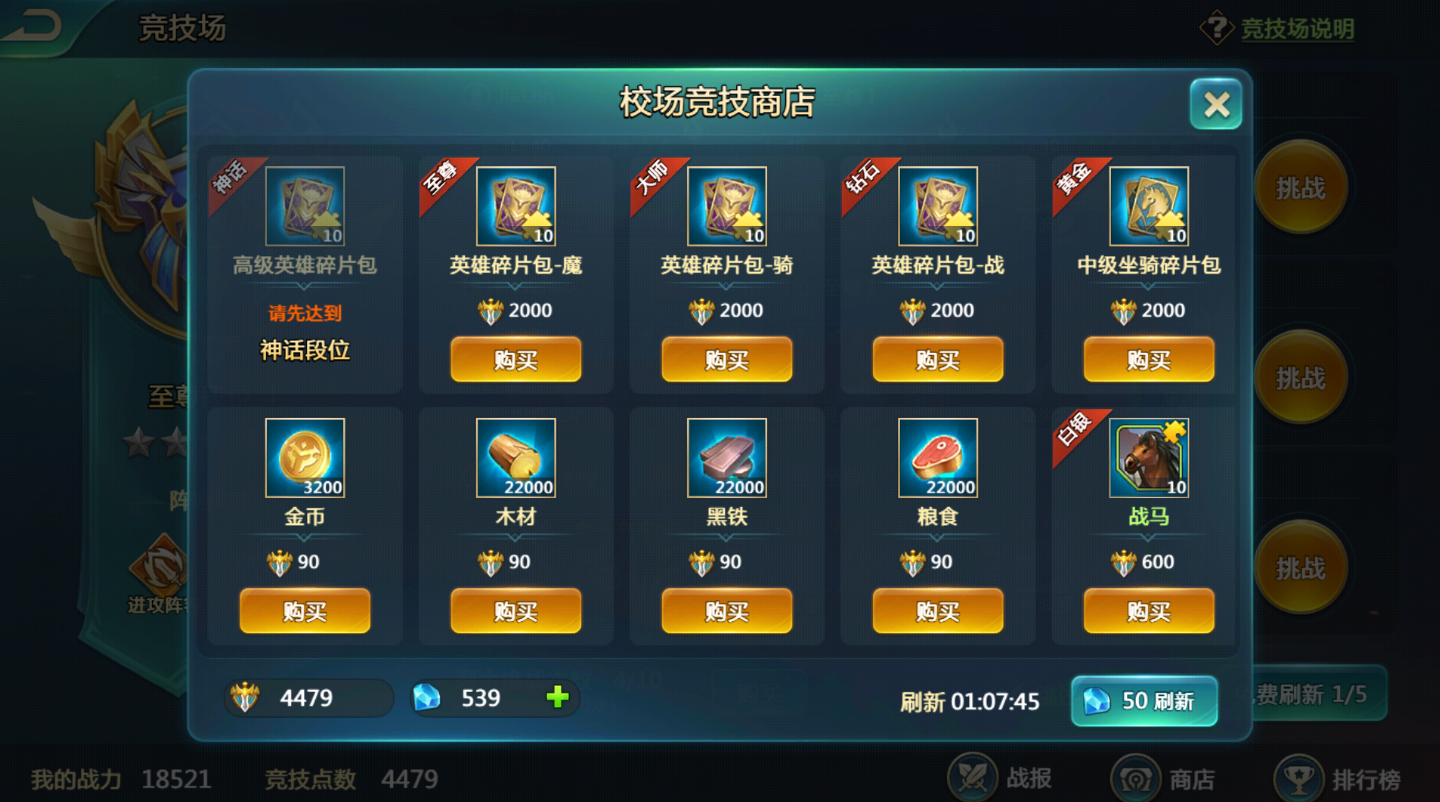Close the 校场竞技商店 shop window
1440x802 pixels.
click(1216, 104)
